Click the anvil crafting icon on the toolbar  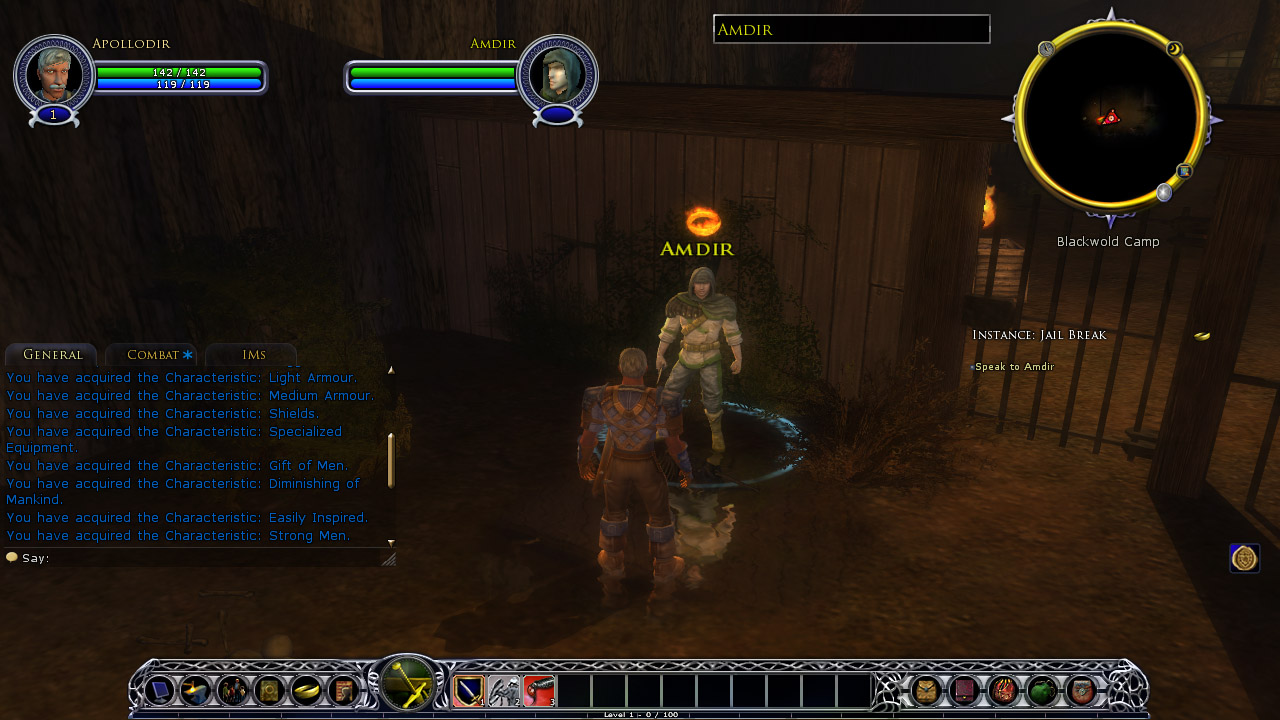tap(195, 690)
